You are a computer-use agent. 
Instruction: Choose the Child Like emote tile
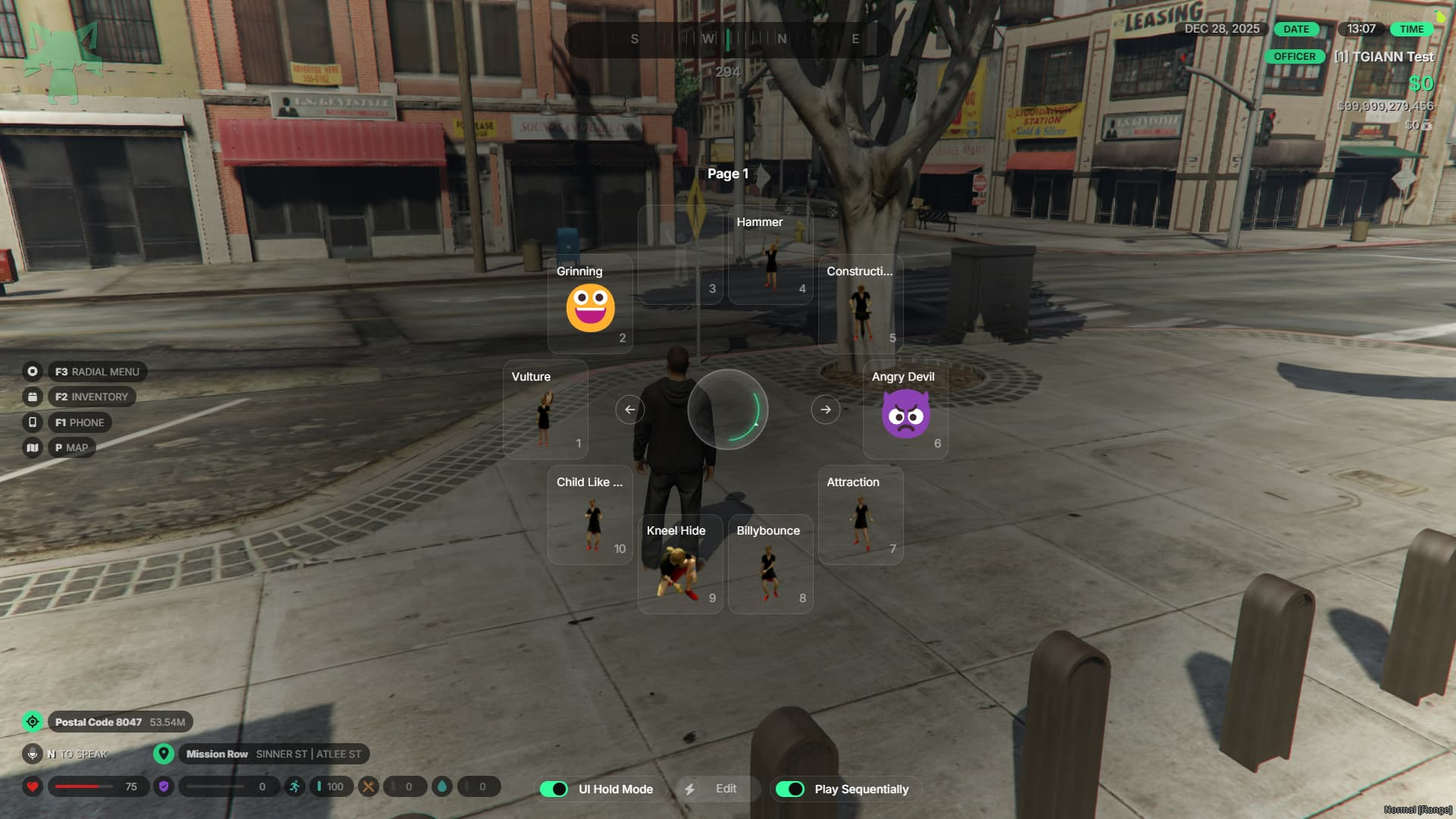pyautogui.click(x=590, y=515)
